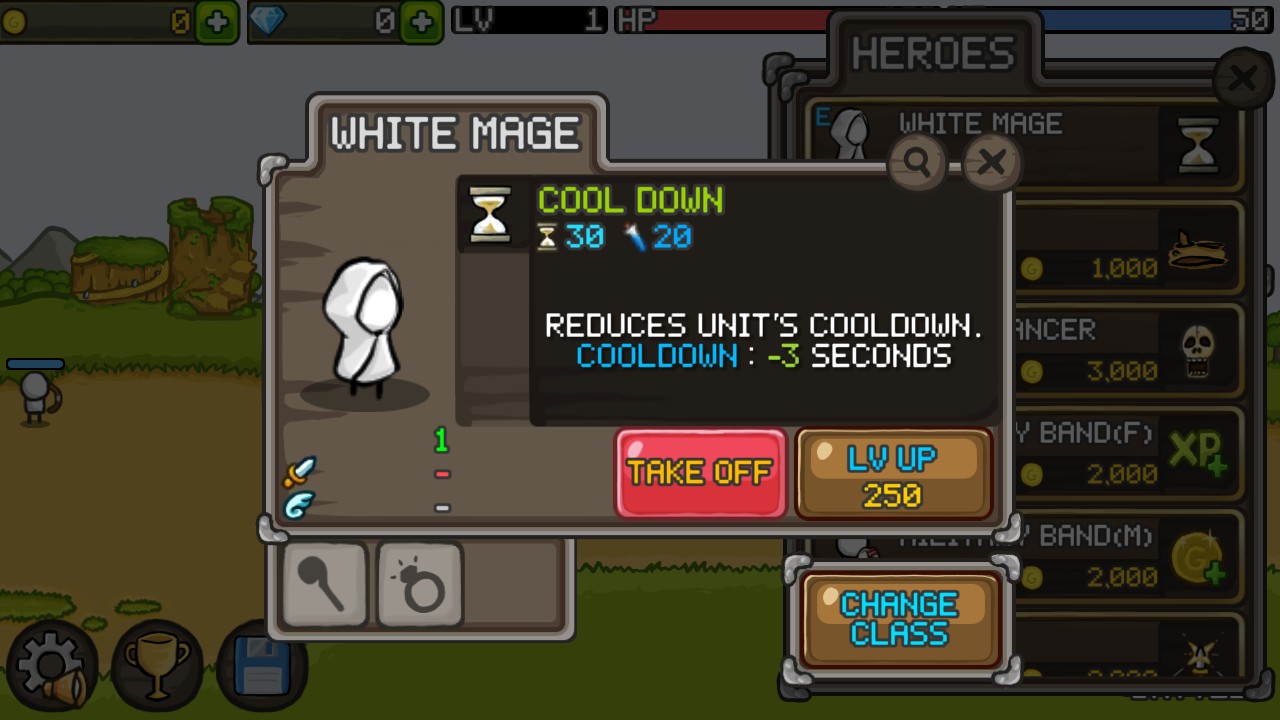
Task: Select the ring equipment slot
Action: pyautogui.click(x=420, y=585)
